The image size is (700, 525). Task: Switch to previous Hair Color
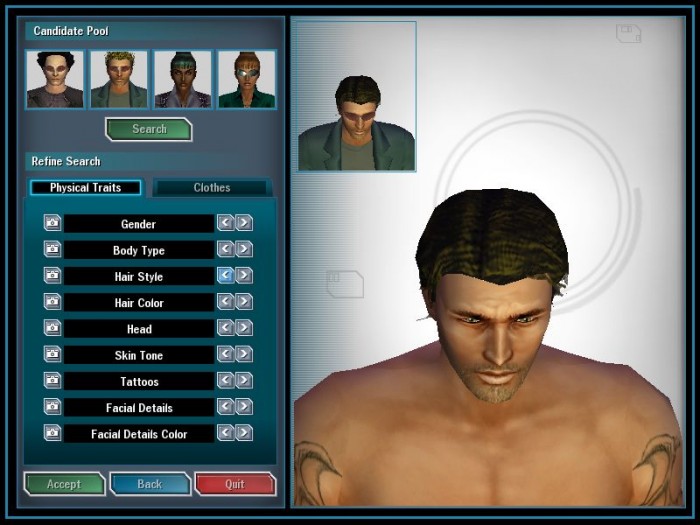point(226,302)
